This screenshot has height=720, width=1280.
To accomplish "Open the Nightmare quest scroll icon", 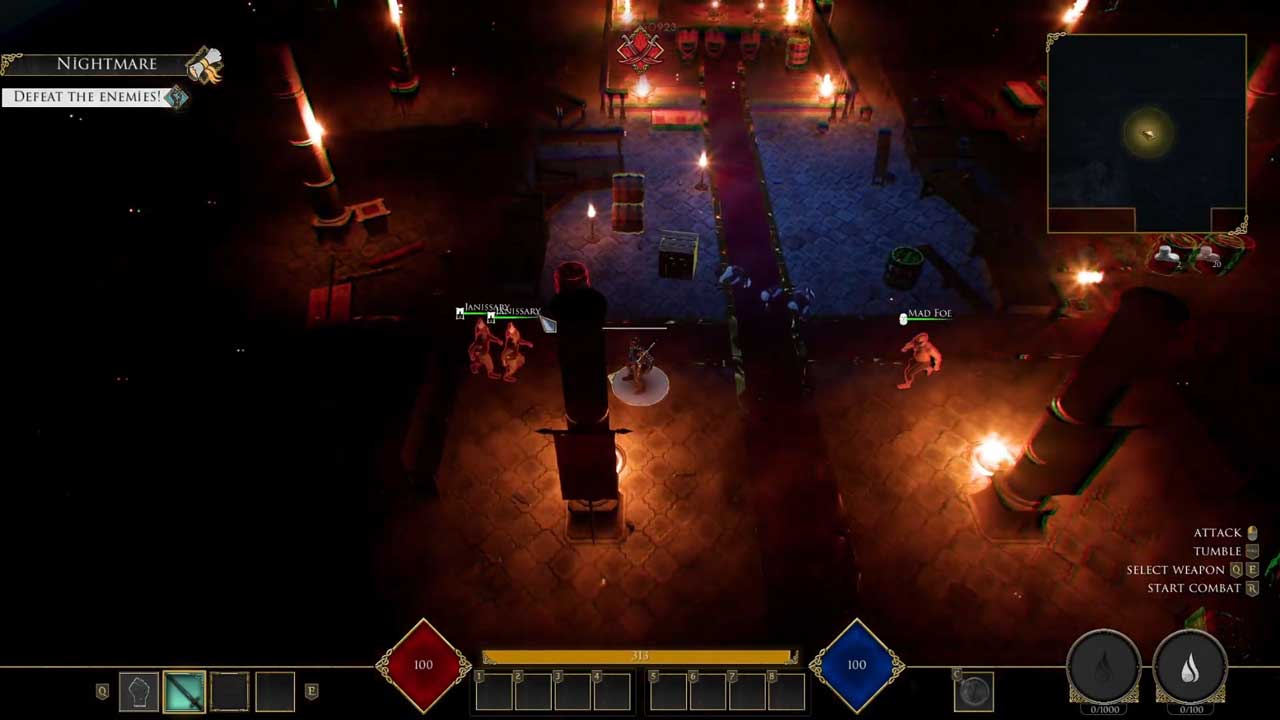I will click(204, 66).
